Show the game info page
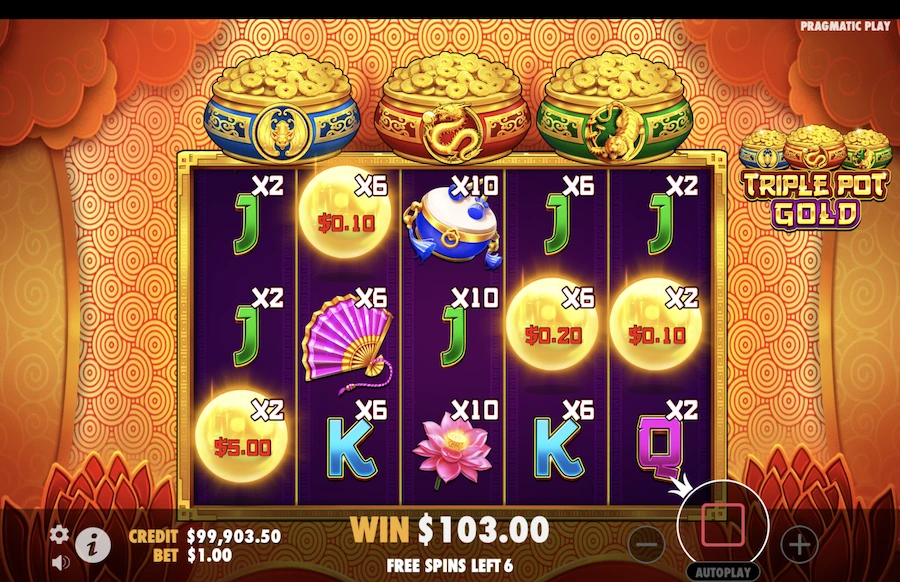This screenshot has height=582, width=900. pos(93,544)
